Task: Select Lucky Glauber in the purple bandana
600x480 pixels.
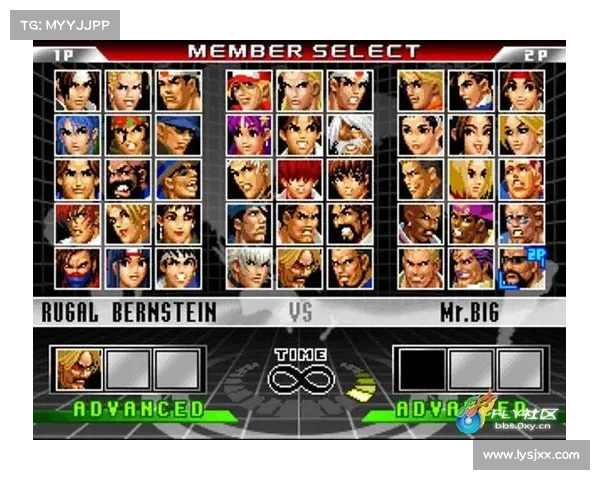Action: [x=469, y=224]
